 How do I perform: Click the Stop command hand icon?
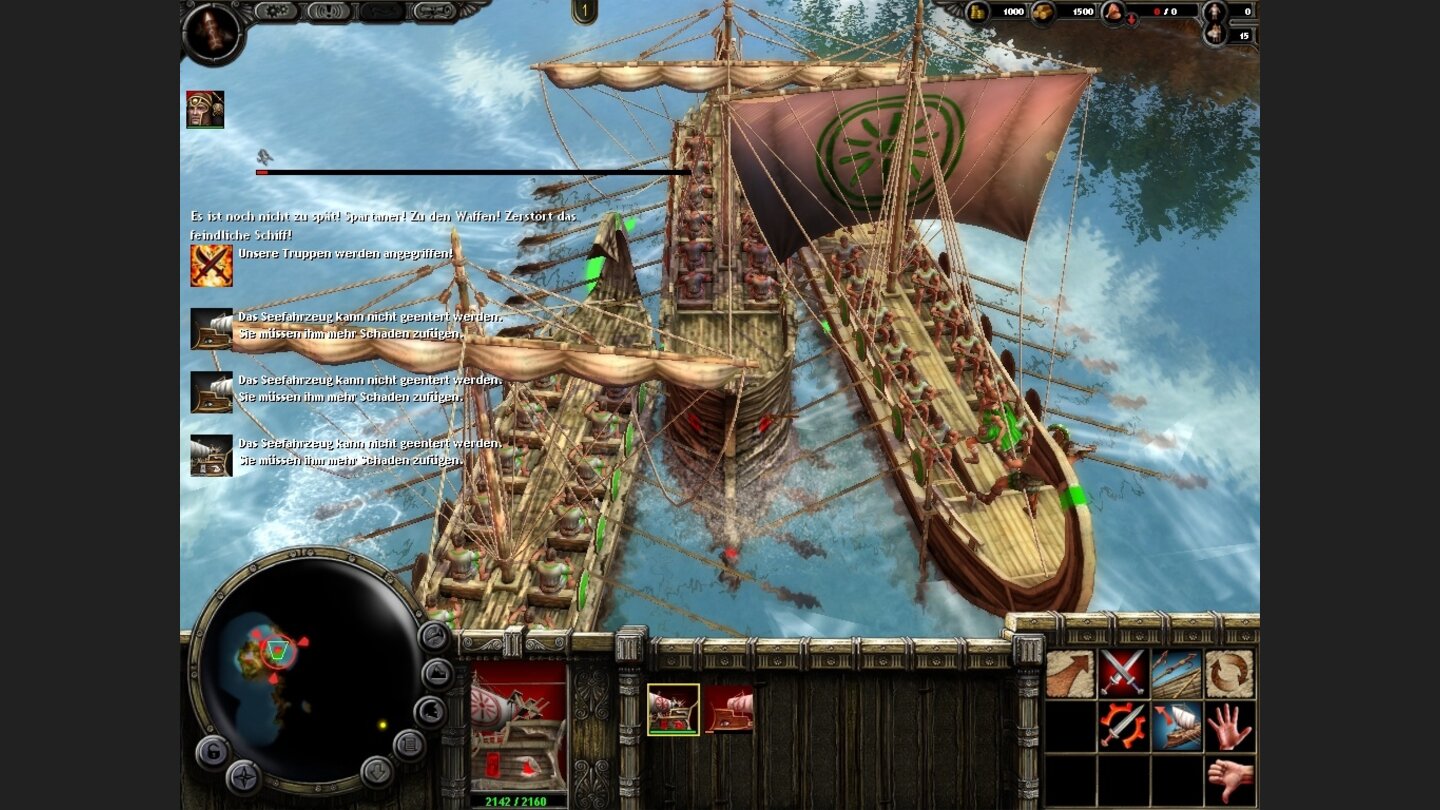[x=1232, y=728]
